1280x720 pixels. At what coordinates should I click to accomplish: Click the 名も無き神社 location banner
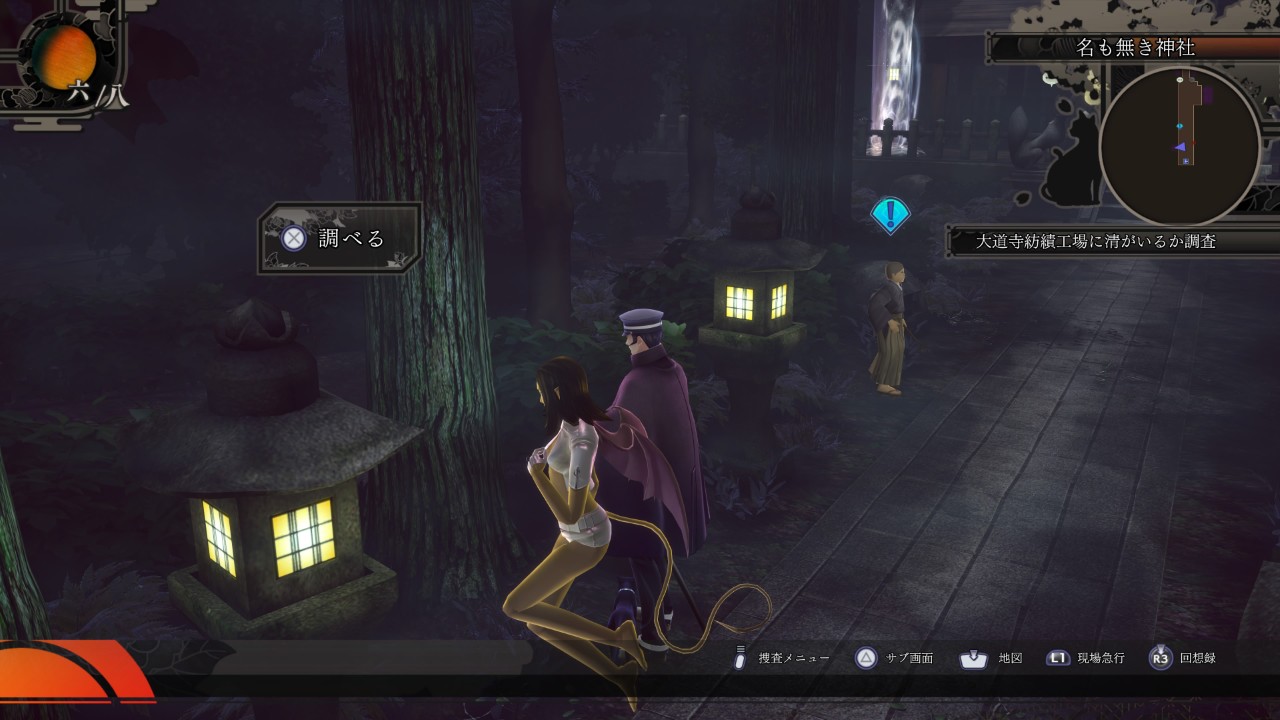tap(1135, 47)
